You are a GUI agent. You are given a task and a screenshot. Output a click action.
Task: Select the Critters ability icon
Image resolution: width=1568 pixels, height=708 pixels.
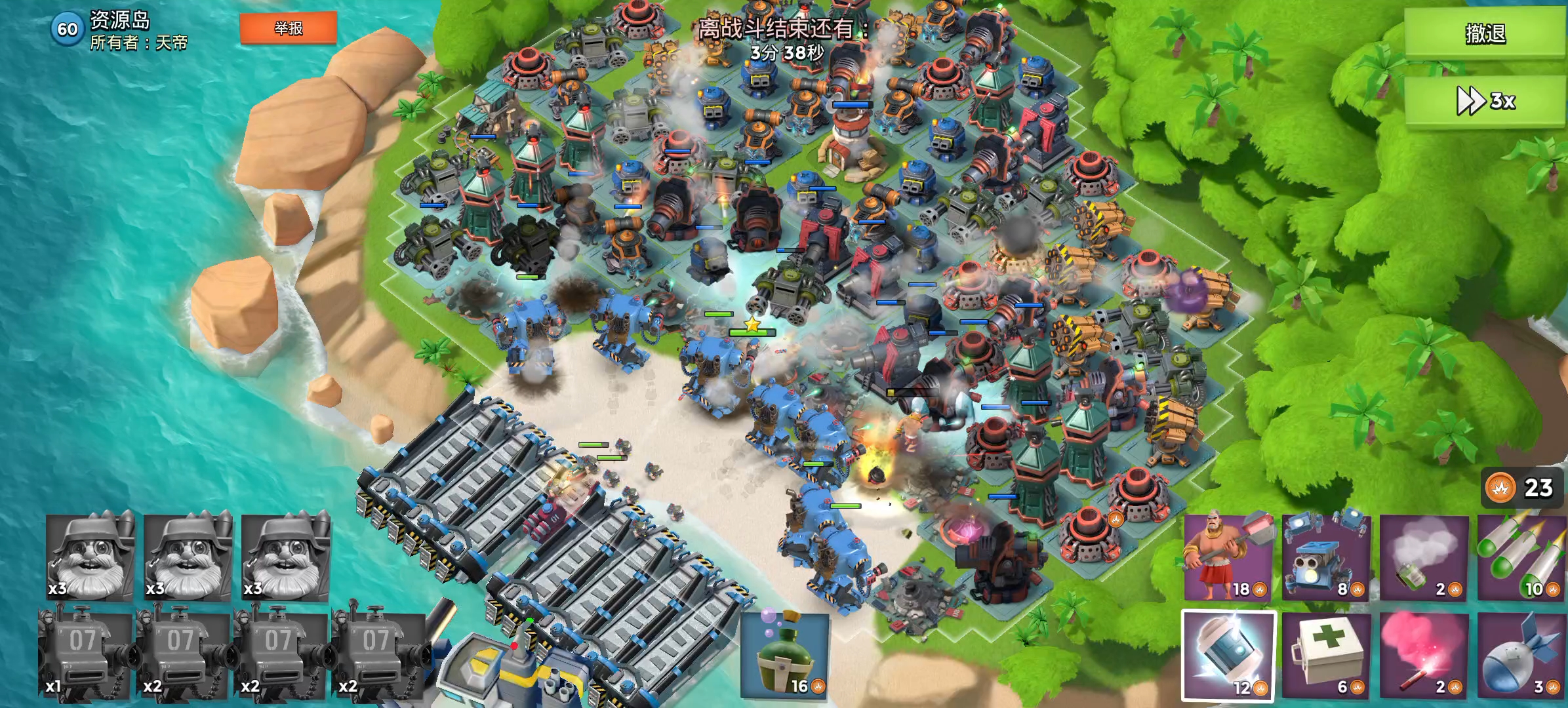coord(1325,557)
